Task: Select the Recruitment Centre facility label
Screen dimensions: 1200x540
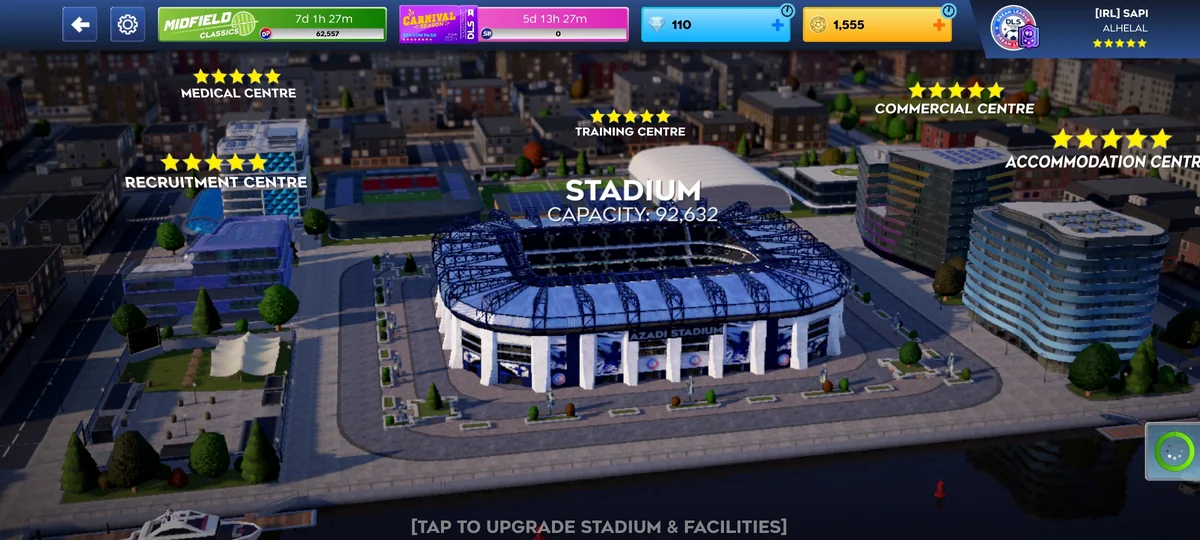Action: (x=215, y=182)
